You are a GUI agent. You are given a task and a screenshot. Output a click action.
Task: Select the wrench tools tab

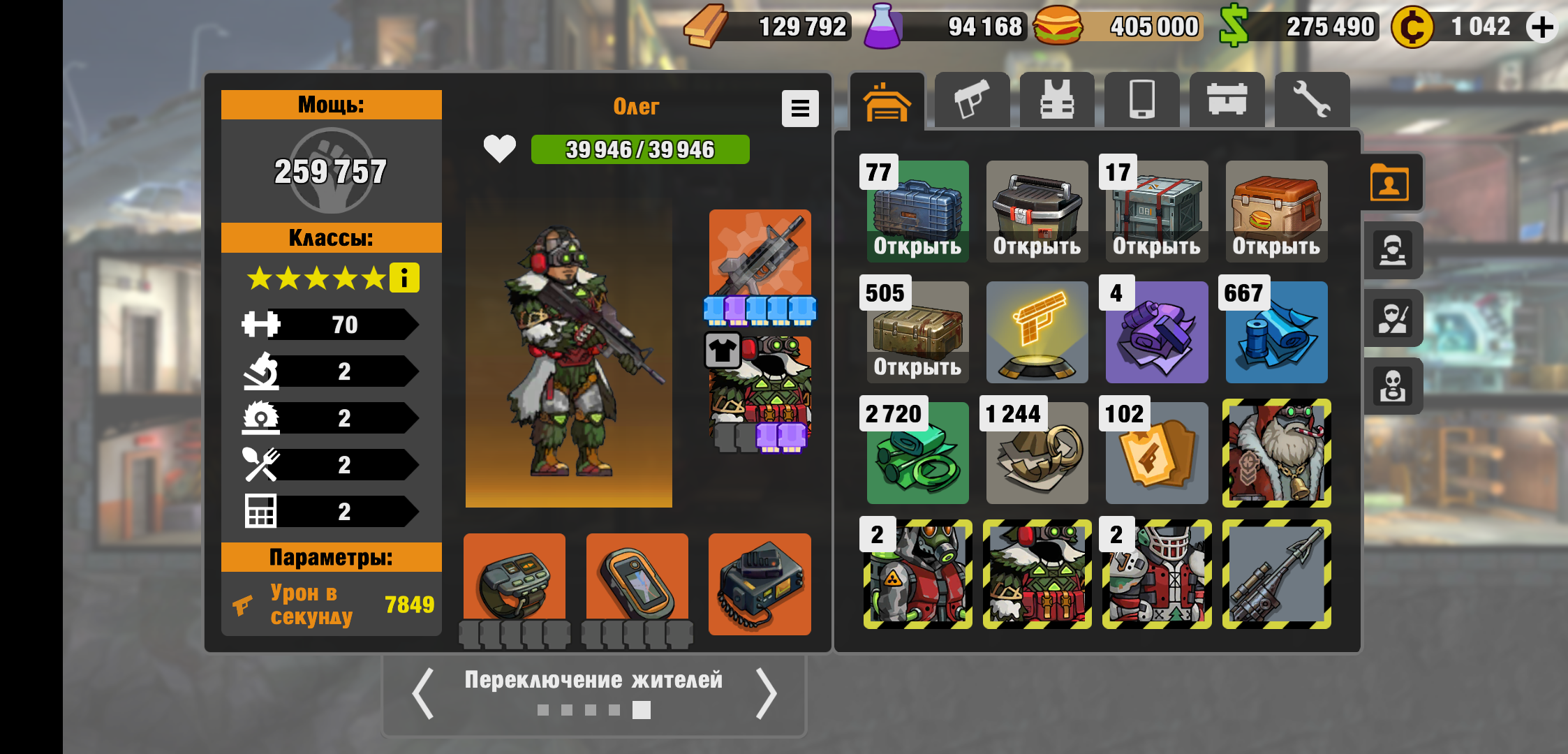(1311, 101)
